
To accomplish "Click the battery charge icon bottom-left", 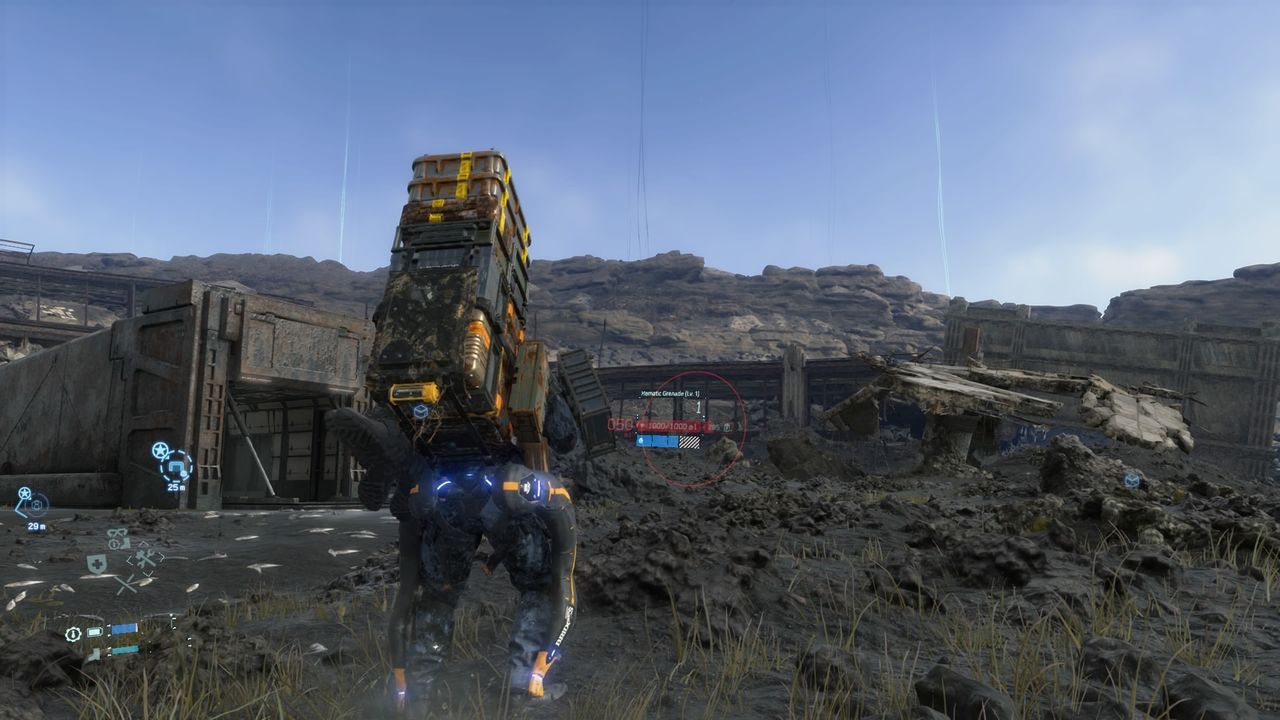I will tap(95, 632).
